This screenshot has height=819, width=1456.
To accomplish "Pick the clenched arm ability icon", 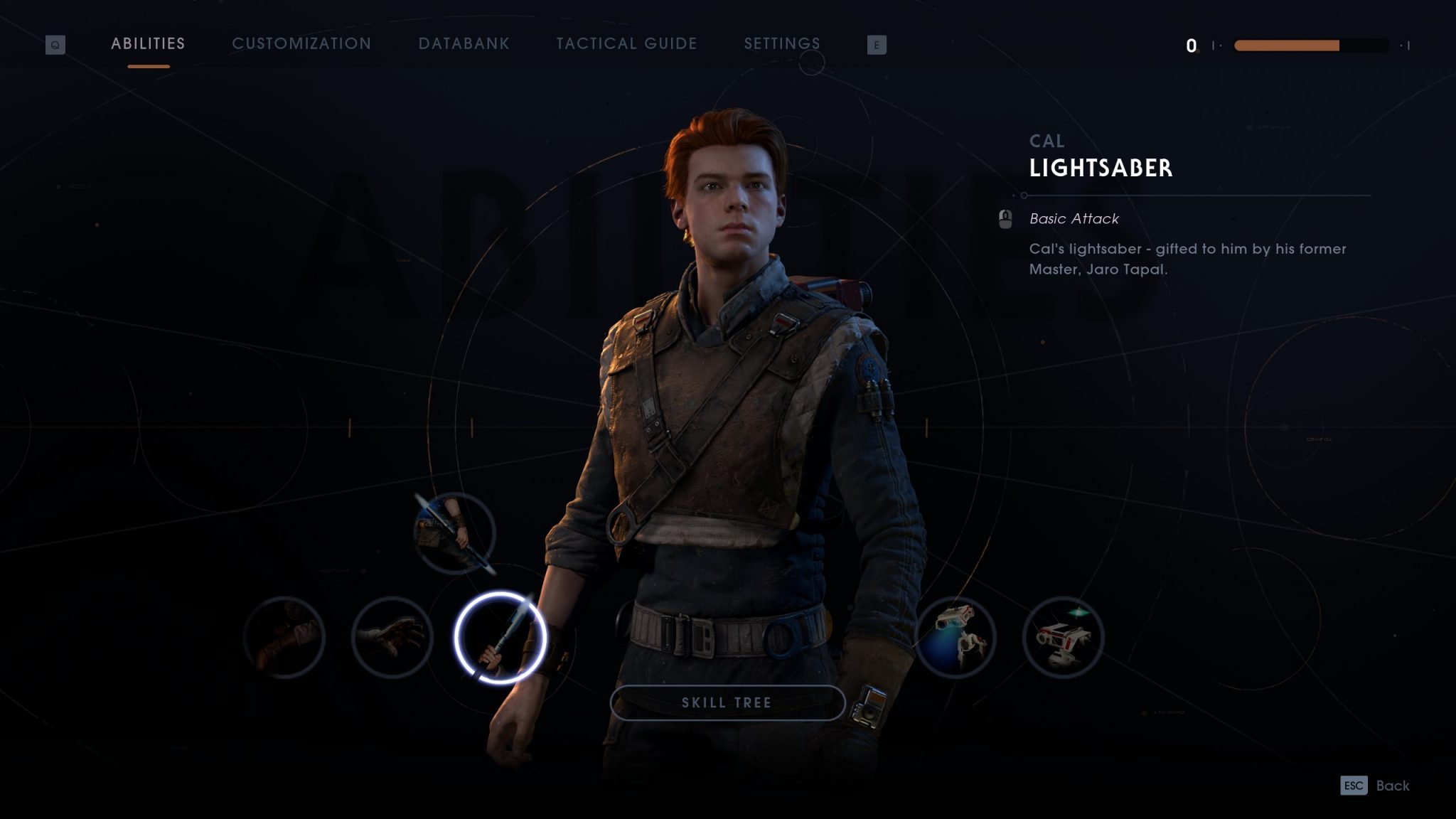I will pos(284,637).
